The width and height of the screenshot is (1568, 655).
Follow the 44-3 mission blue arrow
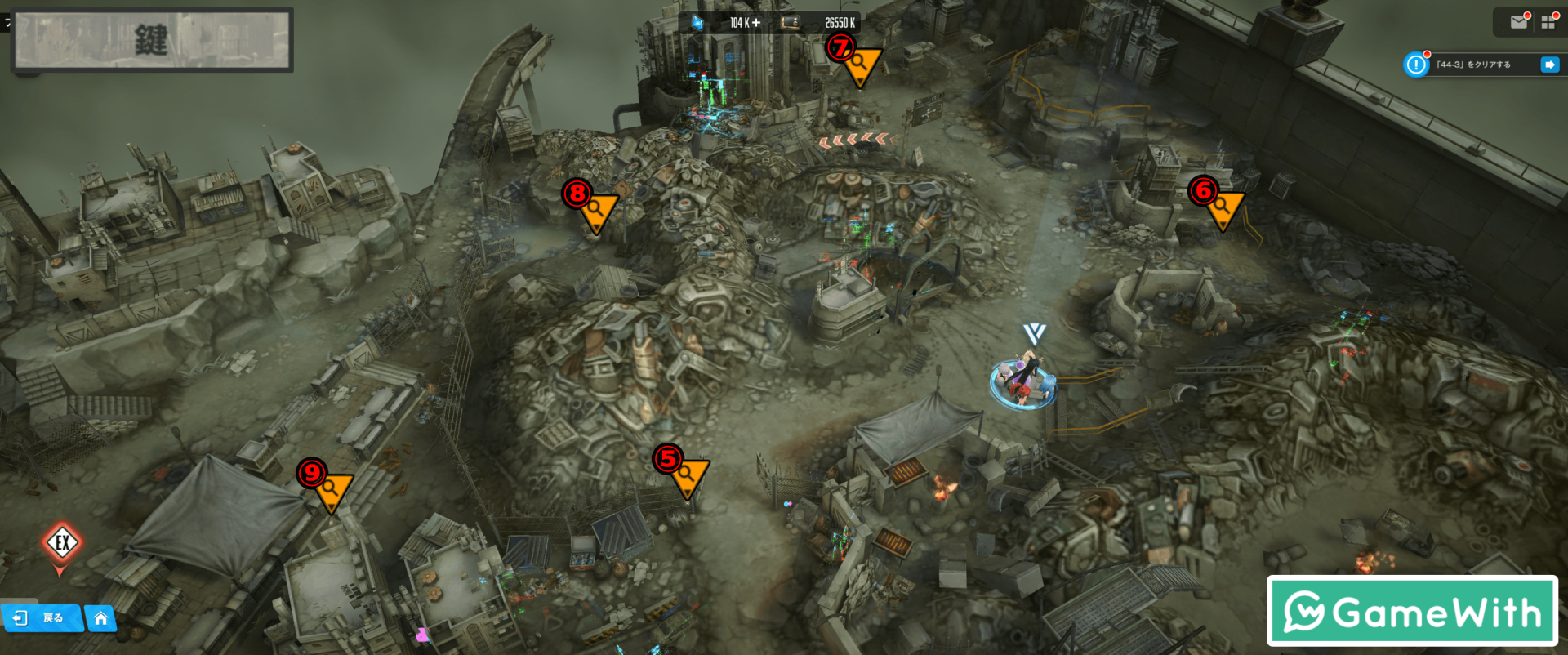tap(1549, 65)
